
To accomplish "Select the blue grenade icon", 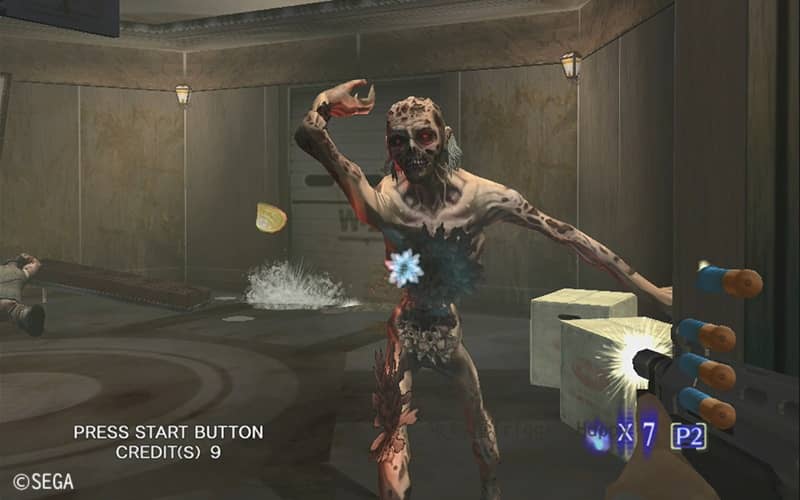I will 598,436.
